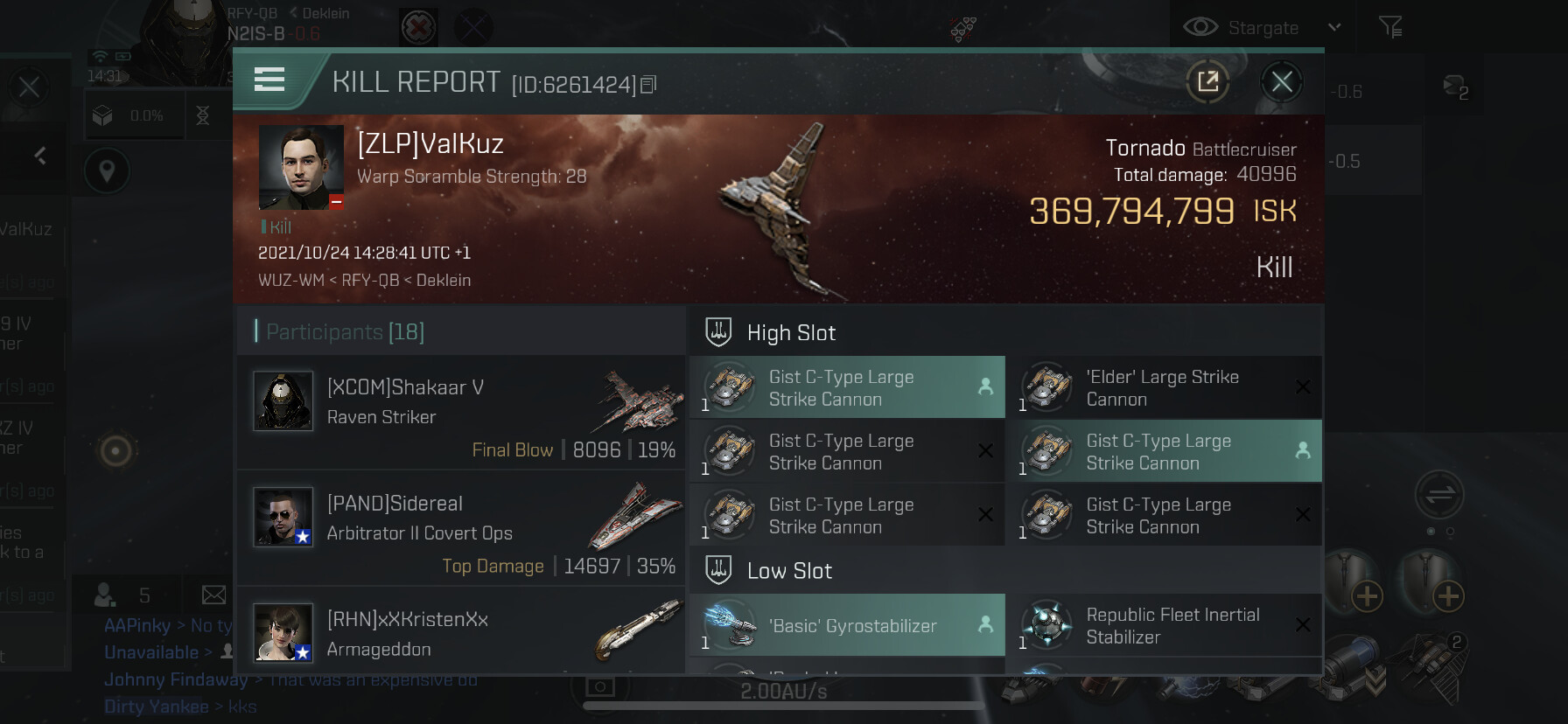Open the kill report hamburger menu

tap(269, 80)
